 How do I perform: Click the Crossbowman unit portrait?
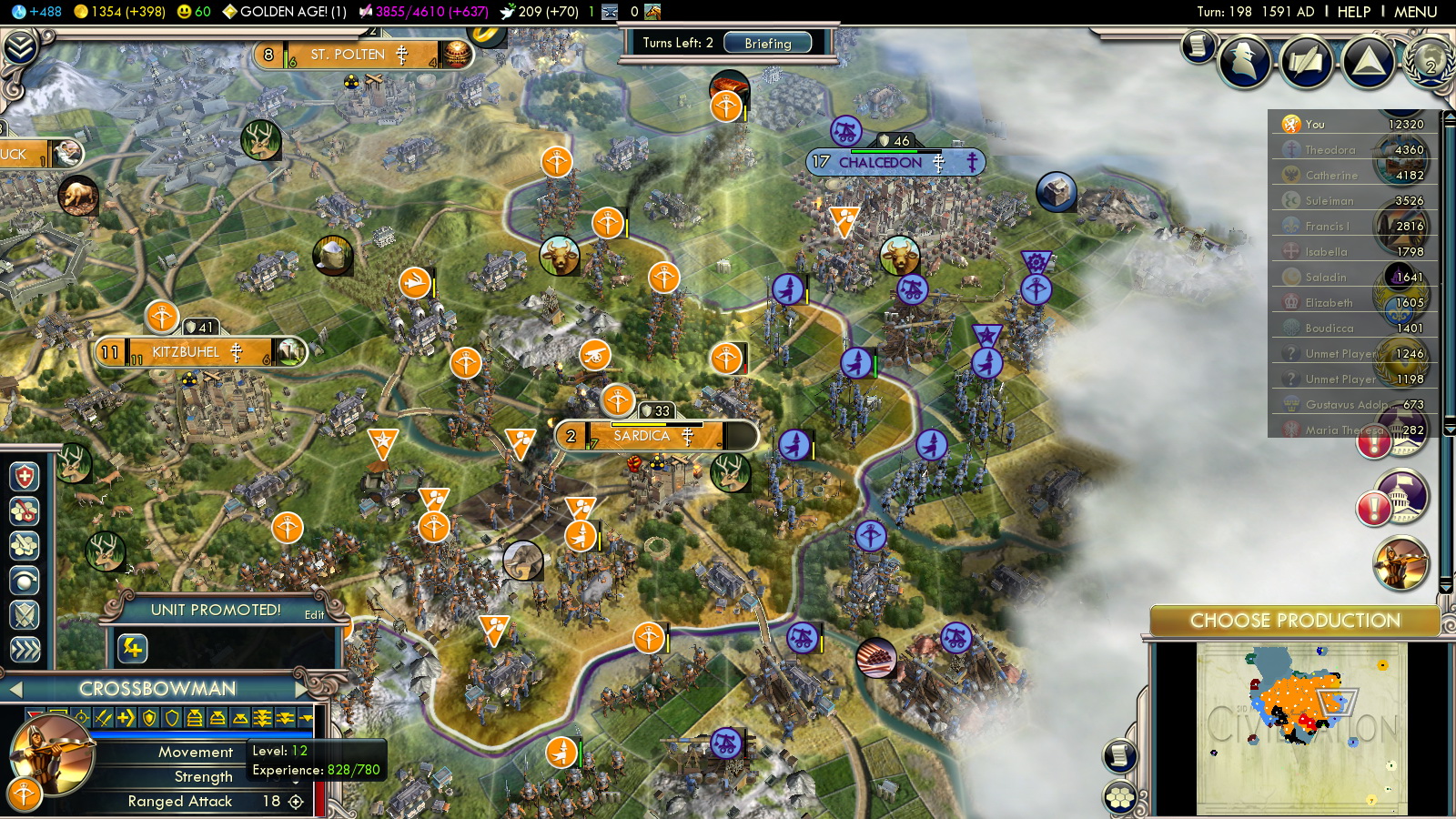coord(52,753)
